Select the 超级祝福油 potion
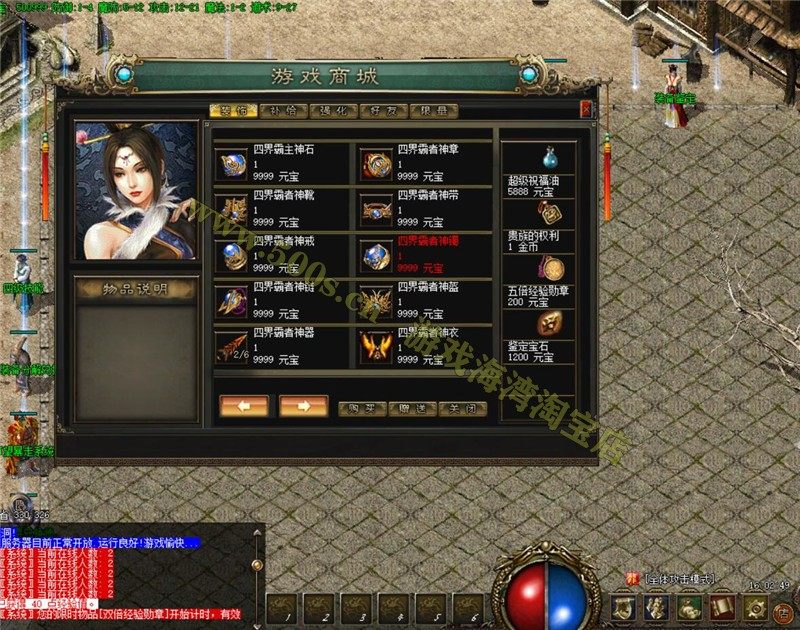This screenshot has width=800, height=630. 549,157
